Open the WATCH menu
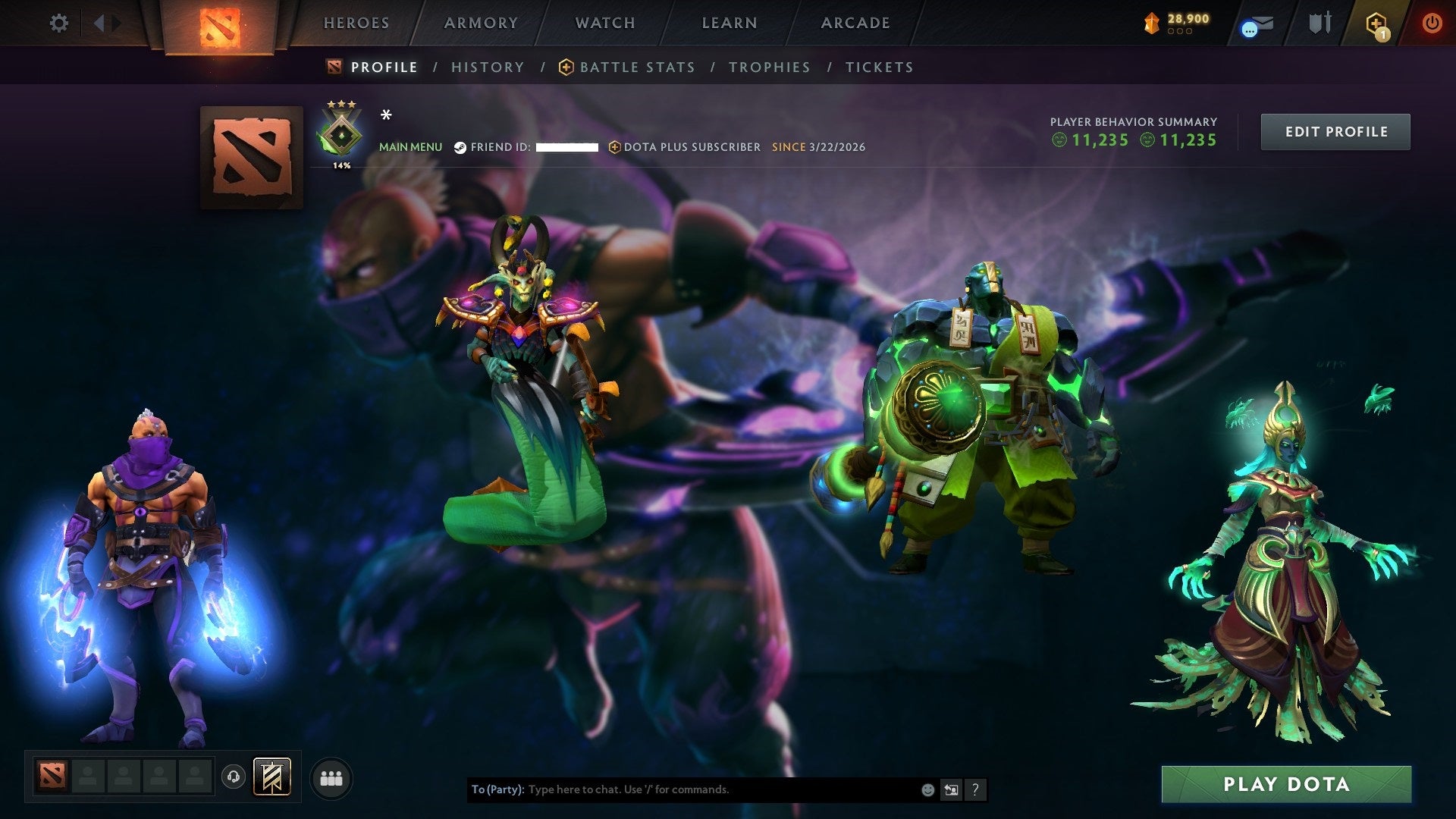1456x819 pixels. [x=604, y=23]
